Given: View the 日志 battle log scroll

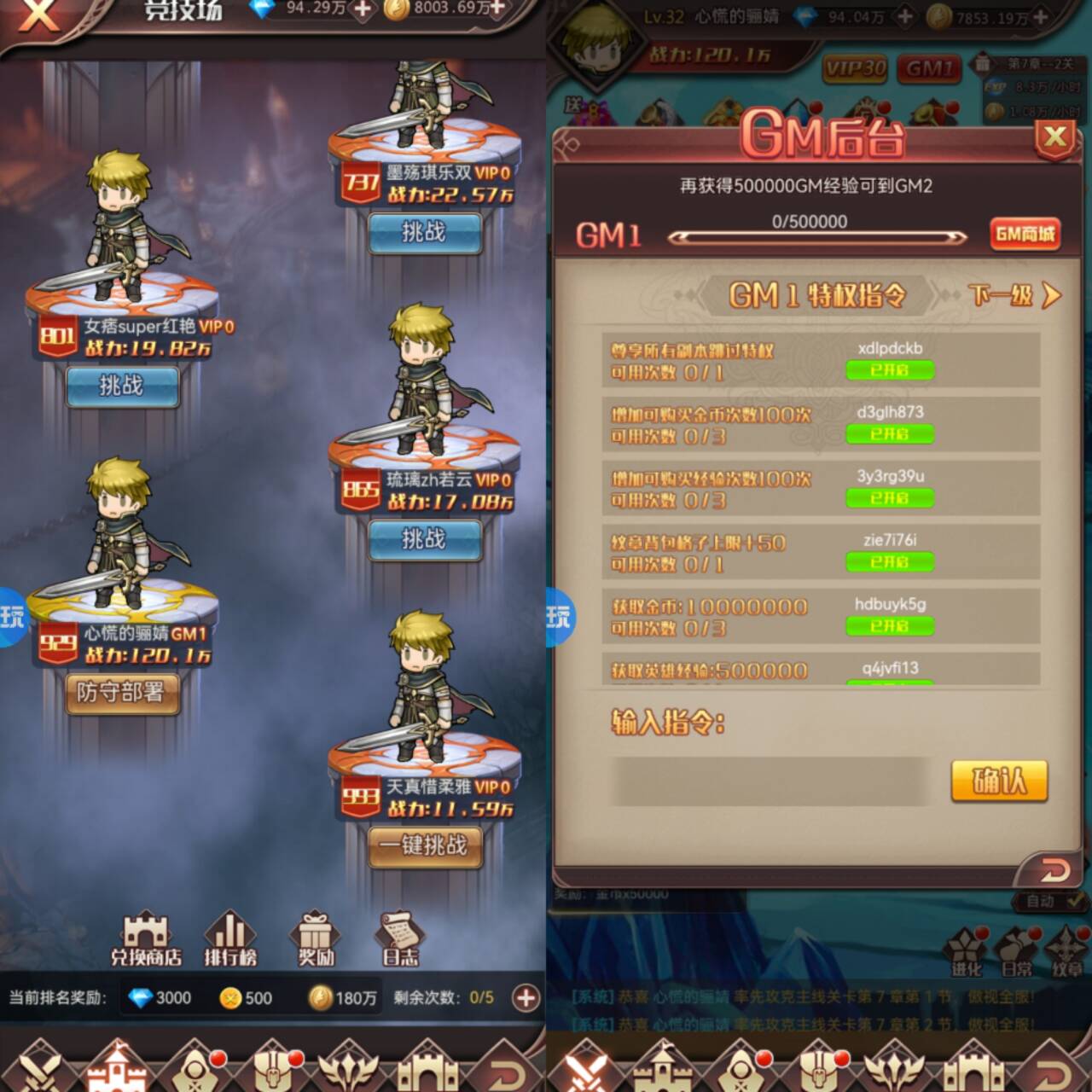Looking at the screenshot, I should point(400,938).
